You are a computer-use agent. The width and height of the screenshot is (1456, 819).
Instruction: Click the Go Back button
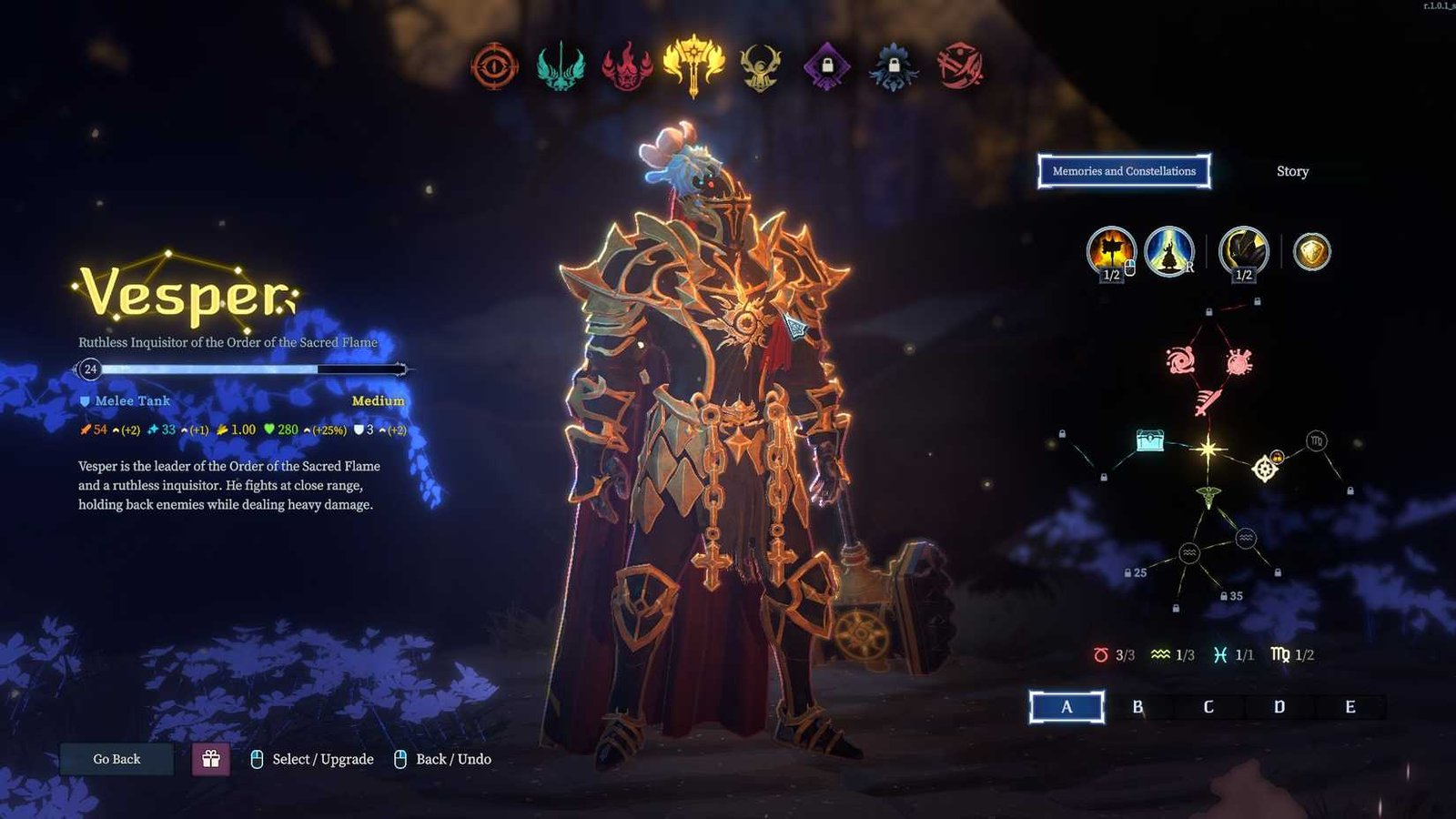coord(116,758)
